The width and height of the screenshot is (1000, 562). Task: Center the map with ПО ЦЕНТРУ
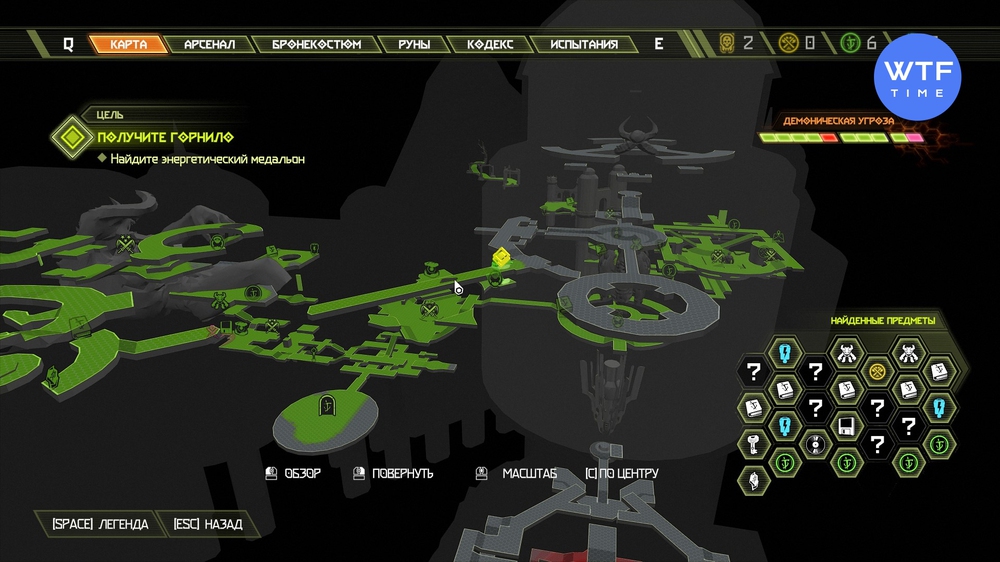(622, 473)
